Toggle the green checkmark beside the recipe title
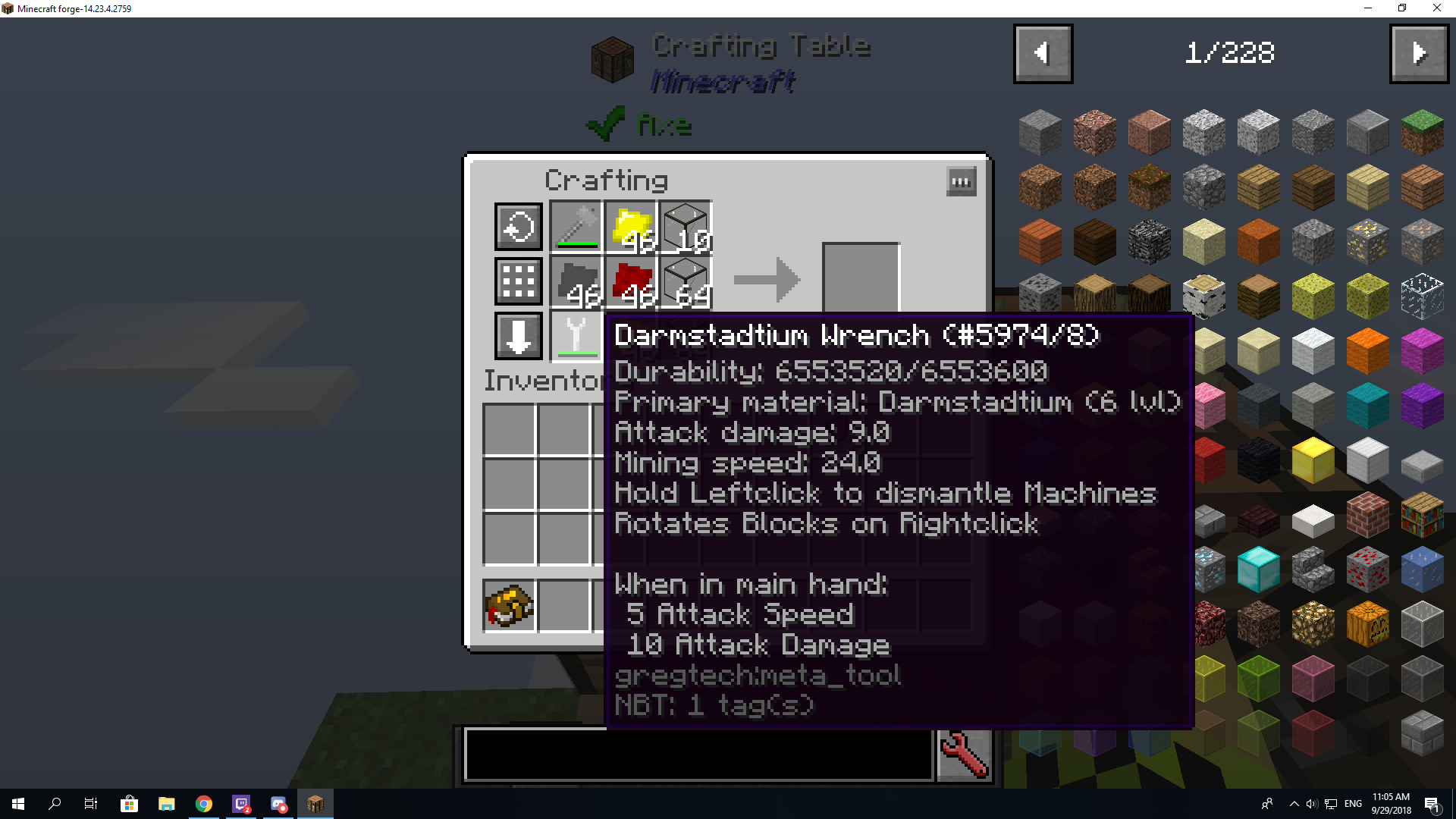1456x819 pixels. coord(605,124)
